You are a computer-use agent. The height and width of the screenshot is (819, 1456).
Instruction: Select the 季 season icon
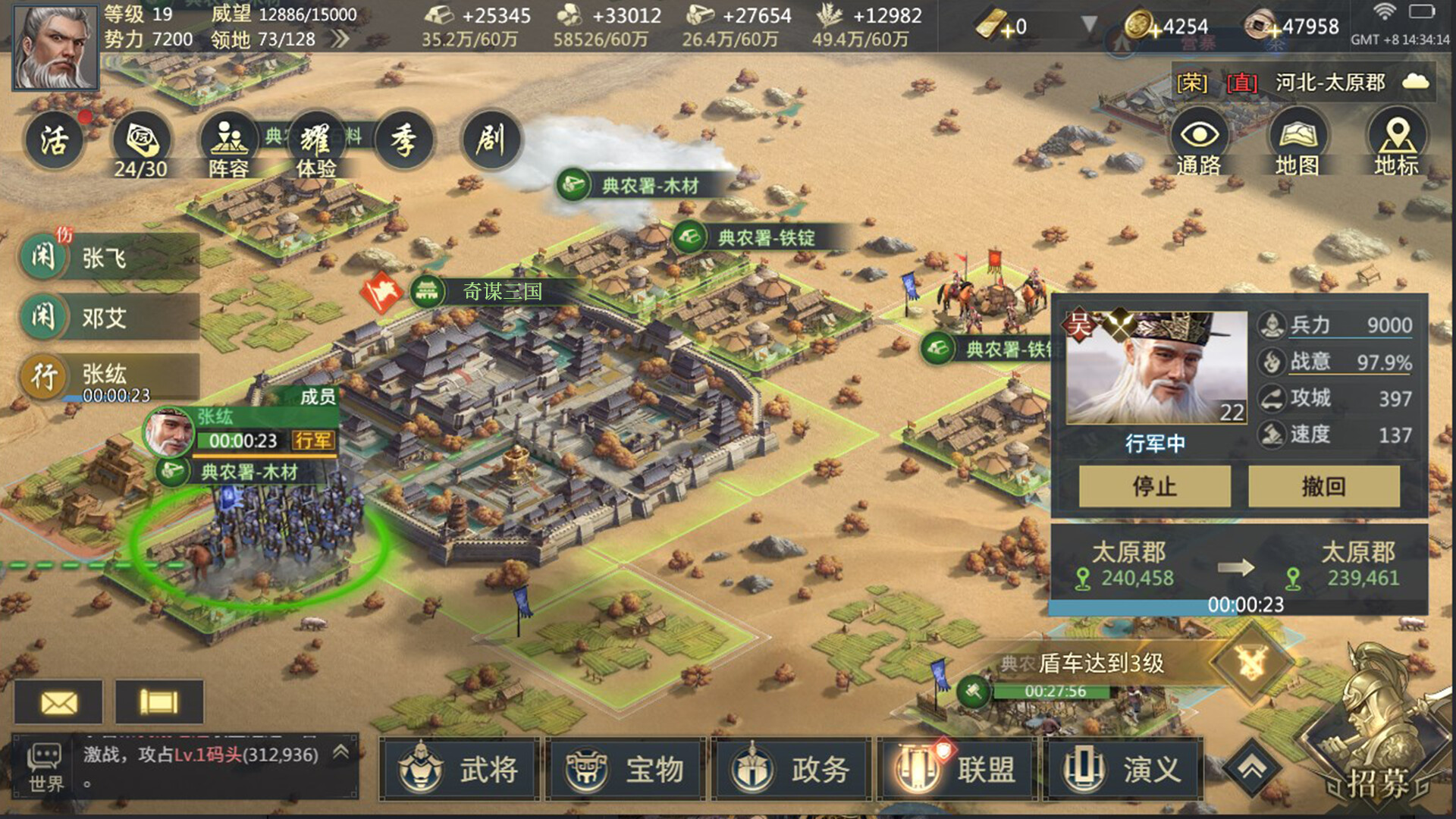403,140
